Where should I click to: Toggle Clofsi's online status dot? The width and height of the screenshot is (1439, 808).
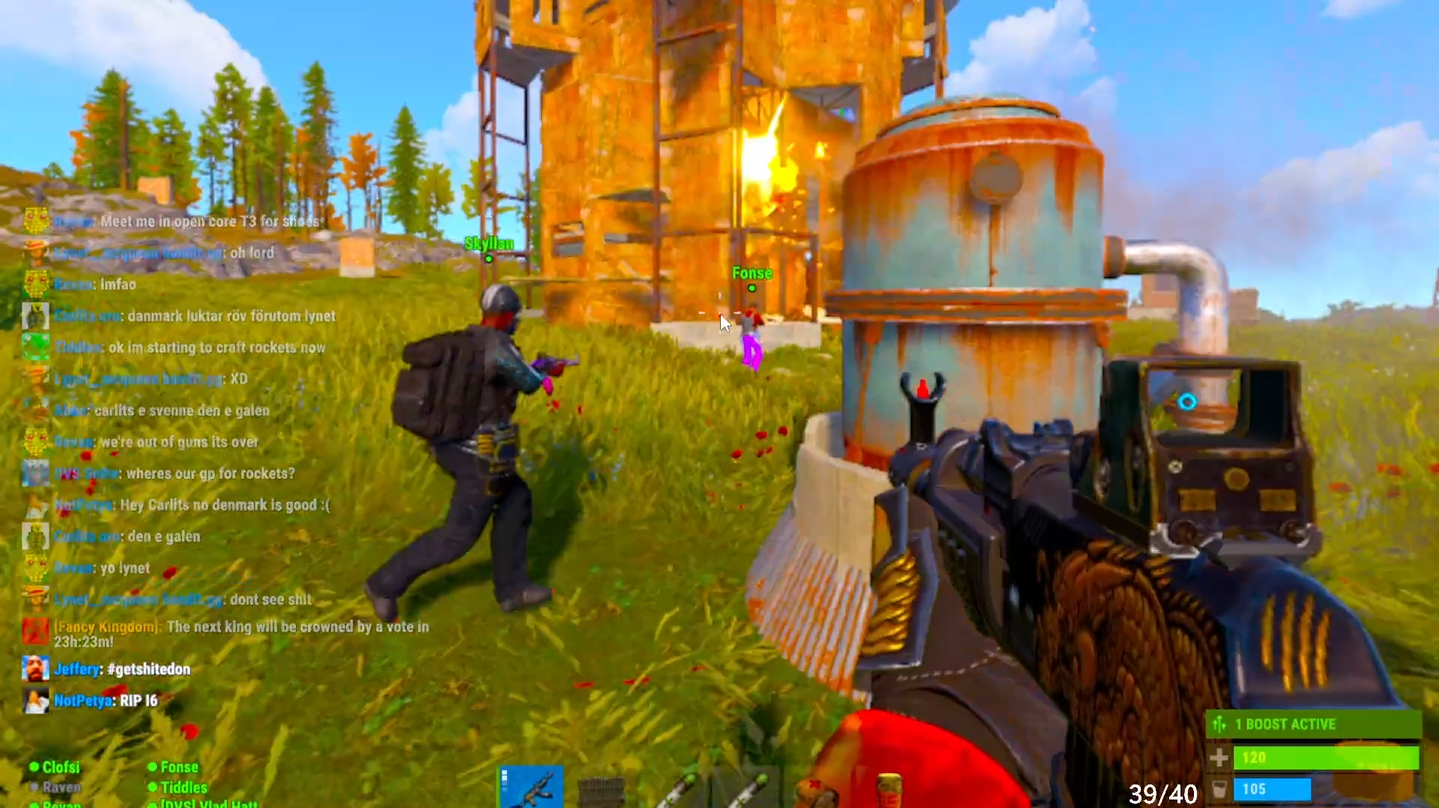coord(34,767)
